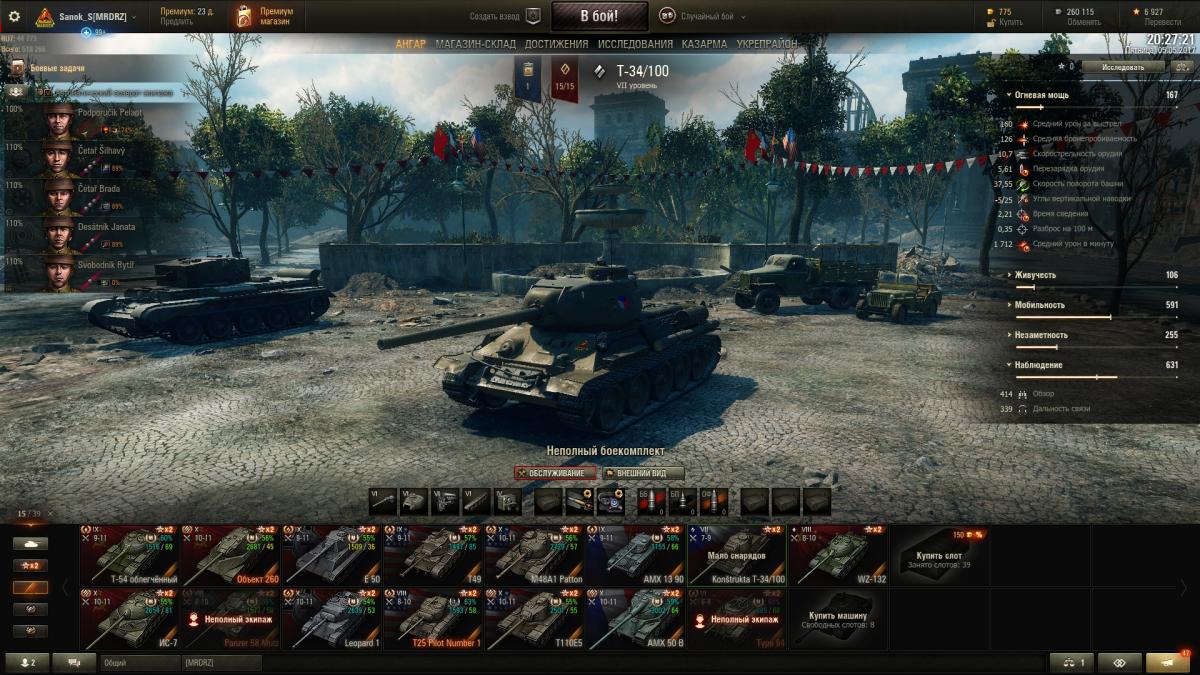Open the game settings gear
The width and height of the screenshot is (1200, 675).
[14, 16]
